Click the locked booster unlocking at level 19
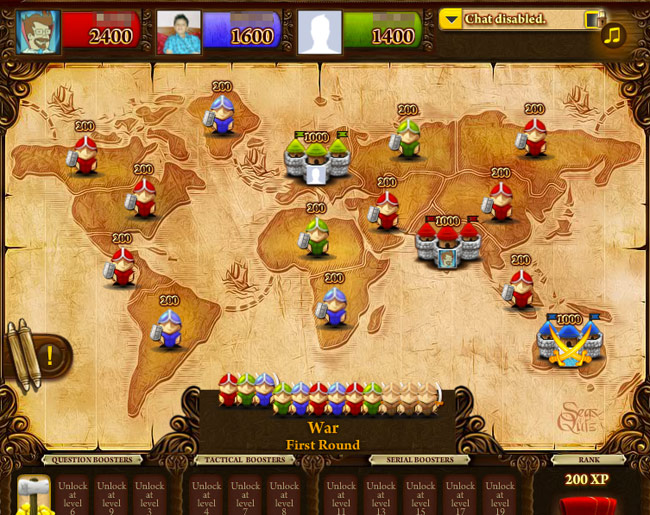 500,496
